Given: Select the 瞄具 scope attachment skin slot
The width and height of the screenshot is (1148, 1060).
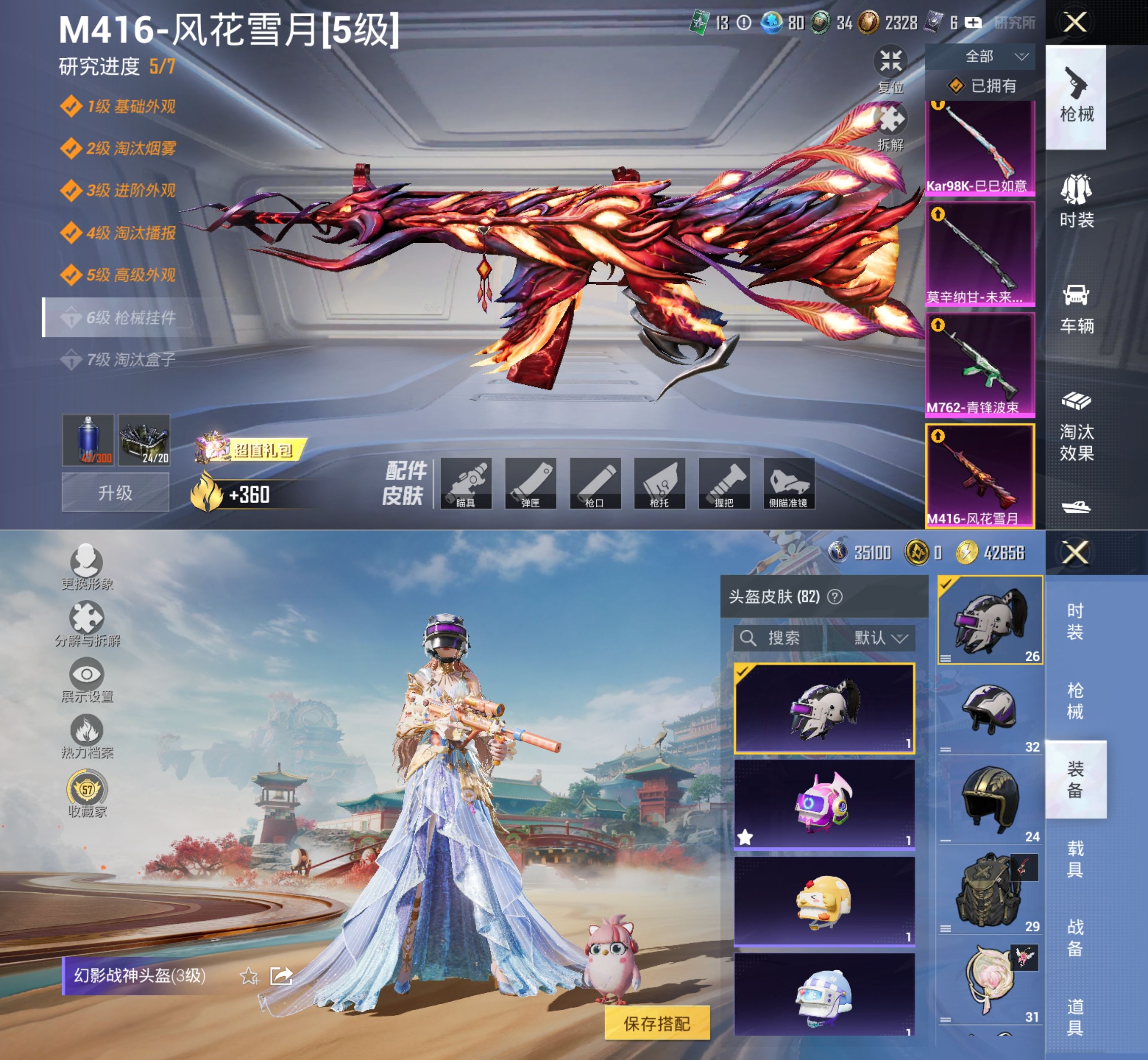Looking at the screenshot, I should [x=466, y=484].
